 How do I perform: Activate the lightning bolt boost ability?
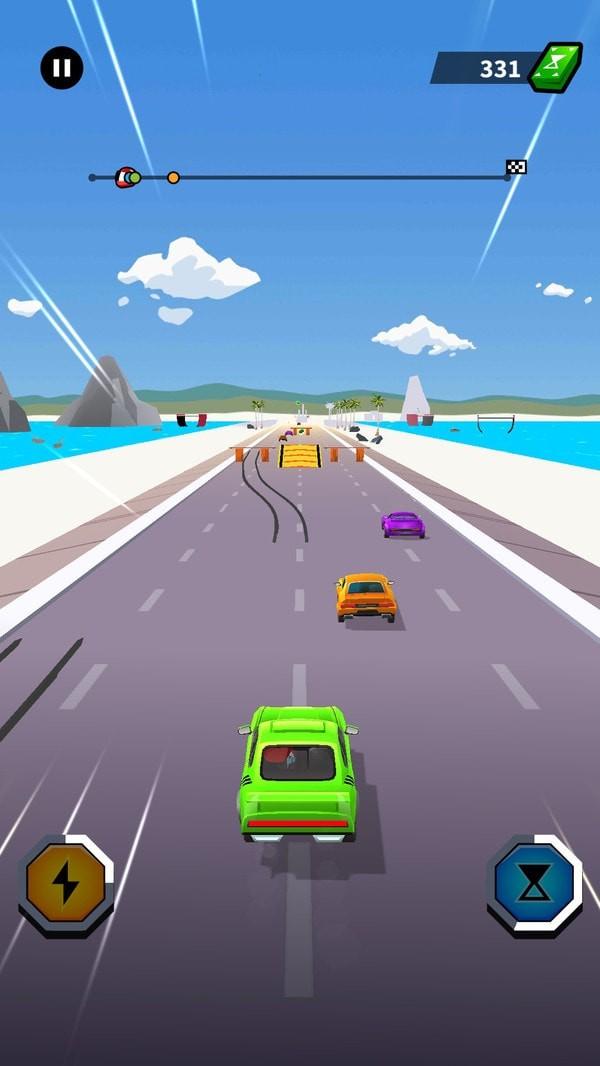coord(66,884)
